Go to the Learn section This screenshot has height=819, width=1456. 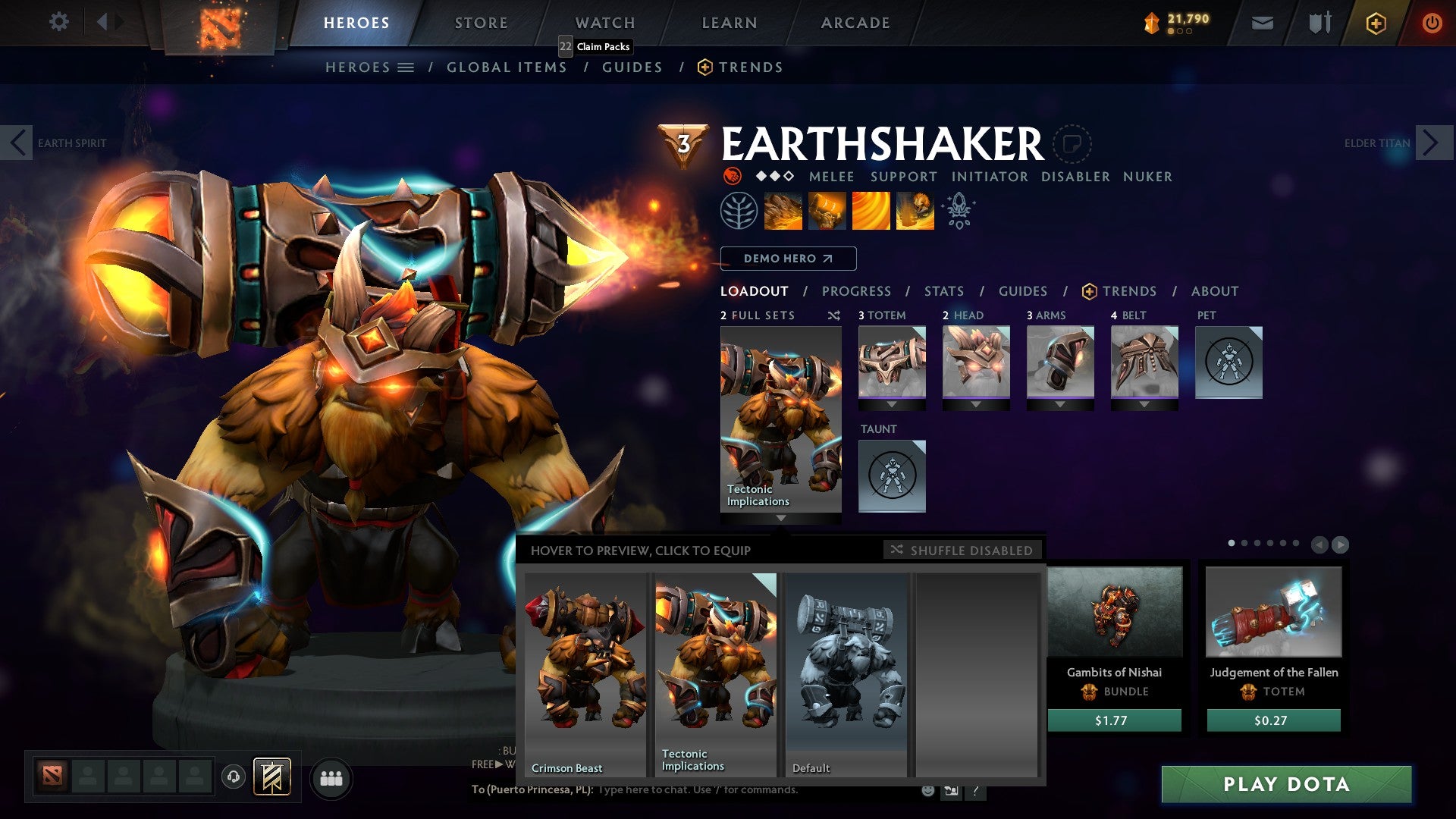click(x=730, y=23)
